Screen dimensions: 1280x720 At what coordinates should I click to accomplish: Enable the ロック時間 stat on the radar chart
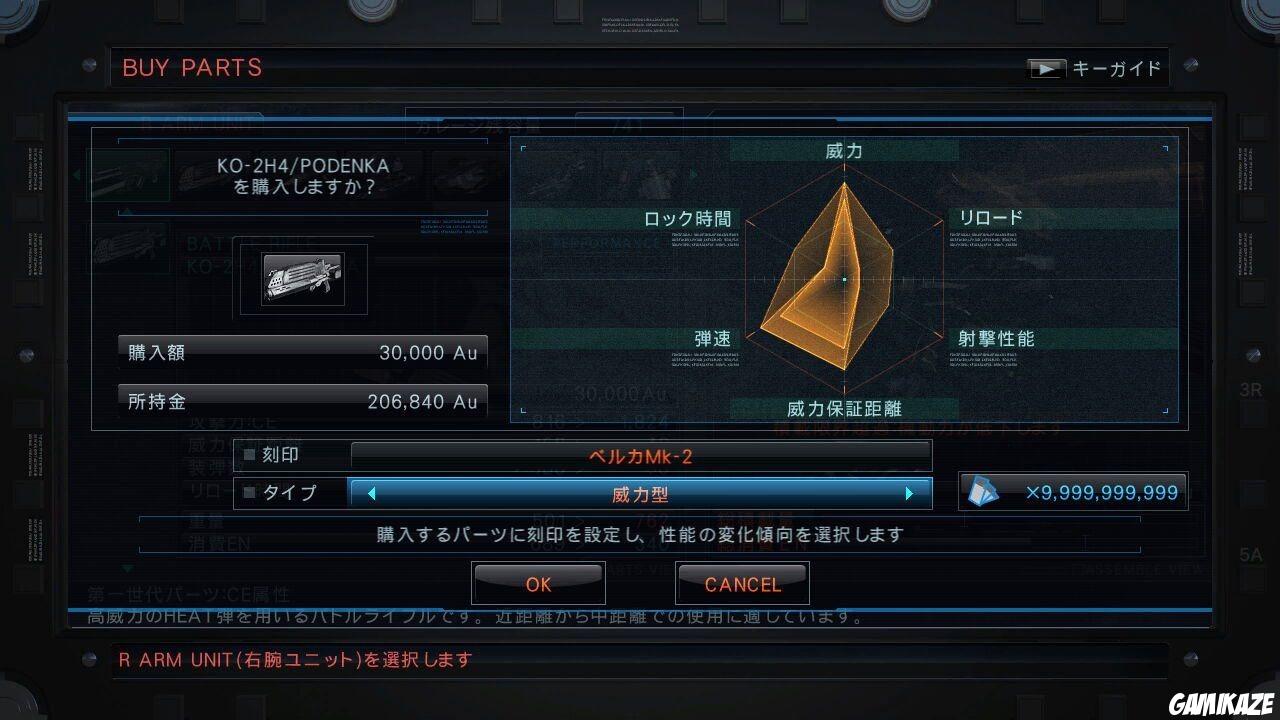[x=688, y=218]
